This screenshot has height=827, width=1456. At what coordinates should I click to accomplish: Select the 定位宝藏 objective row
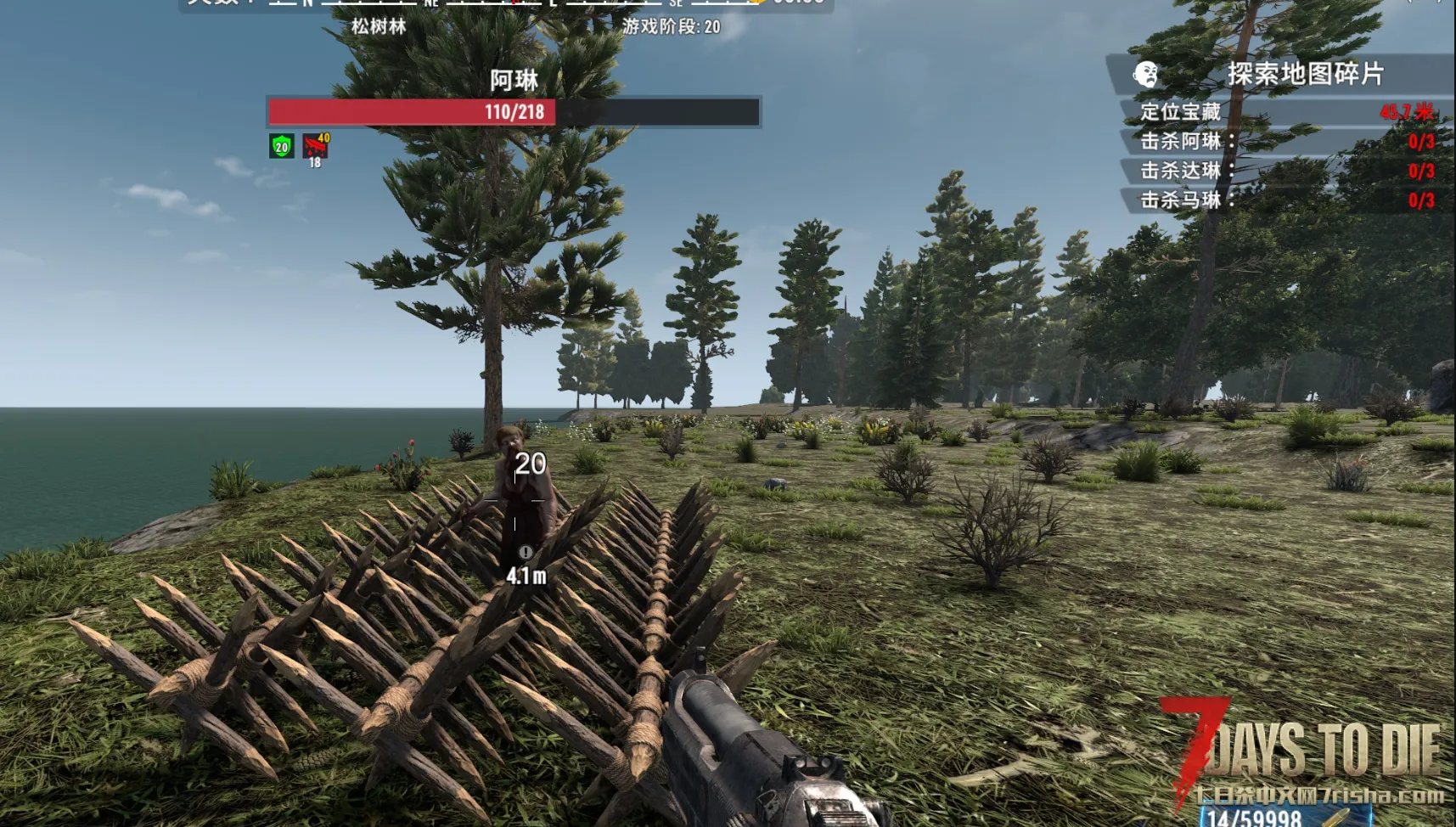pos(1285,111)
